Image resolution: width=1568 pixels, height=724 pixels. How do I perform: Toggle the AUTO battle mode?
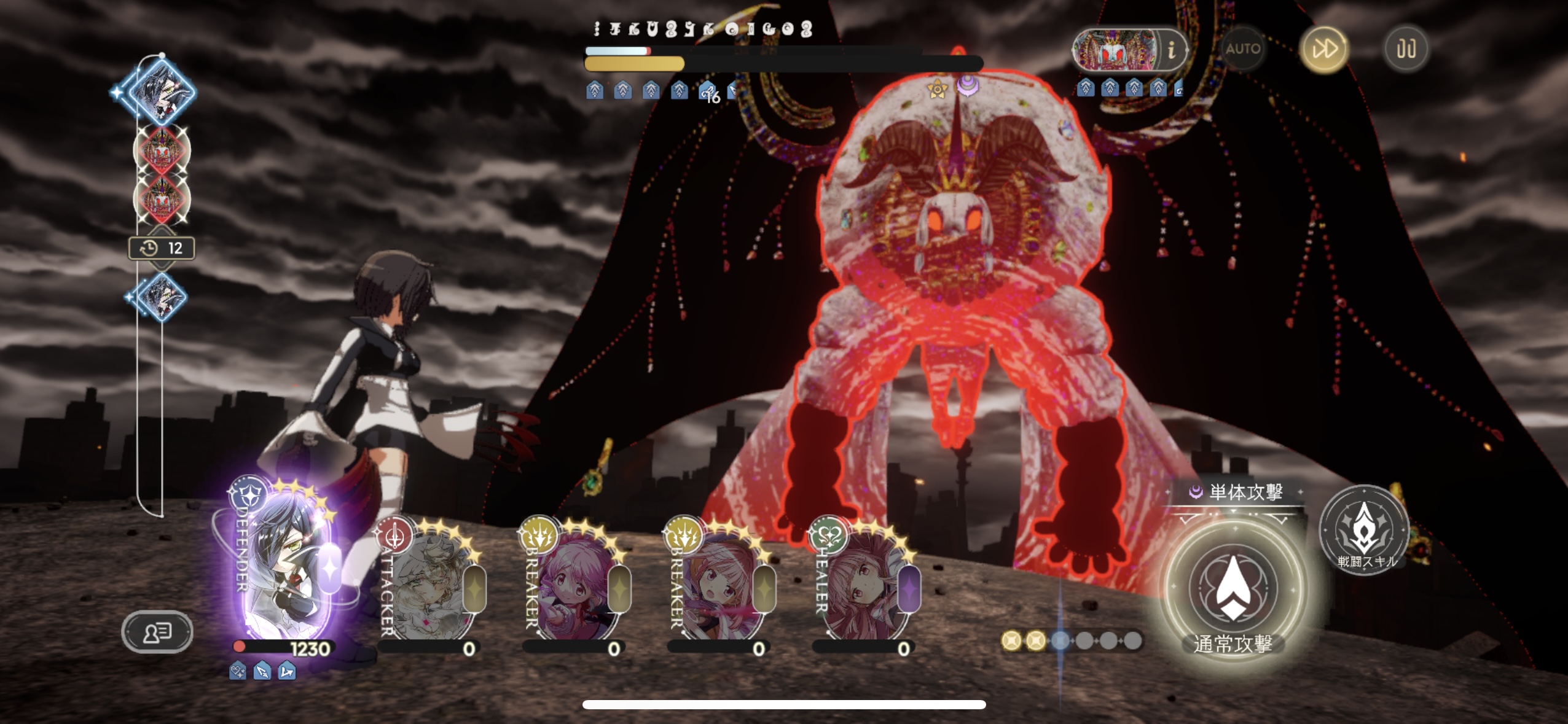point(1242,49)
